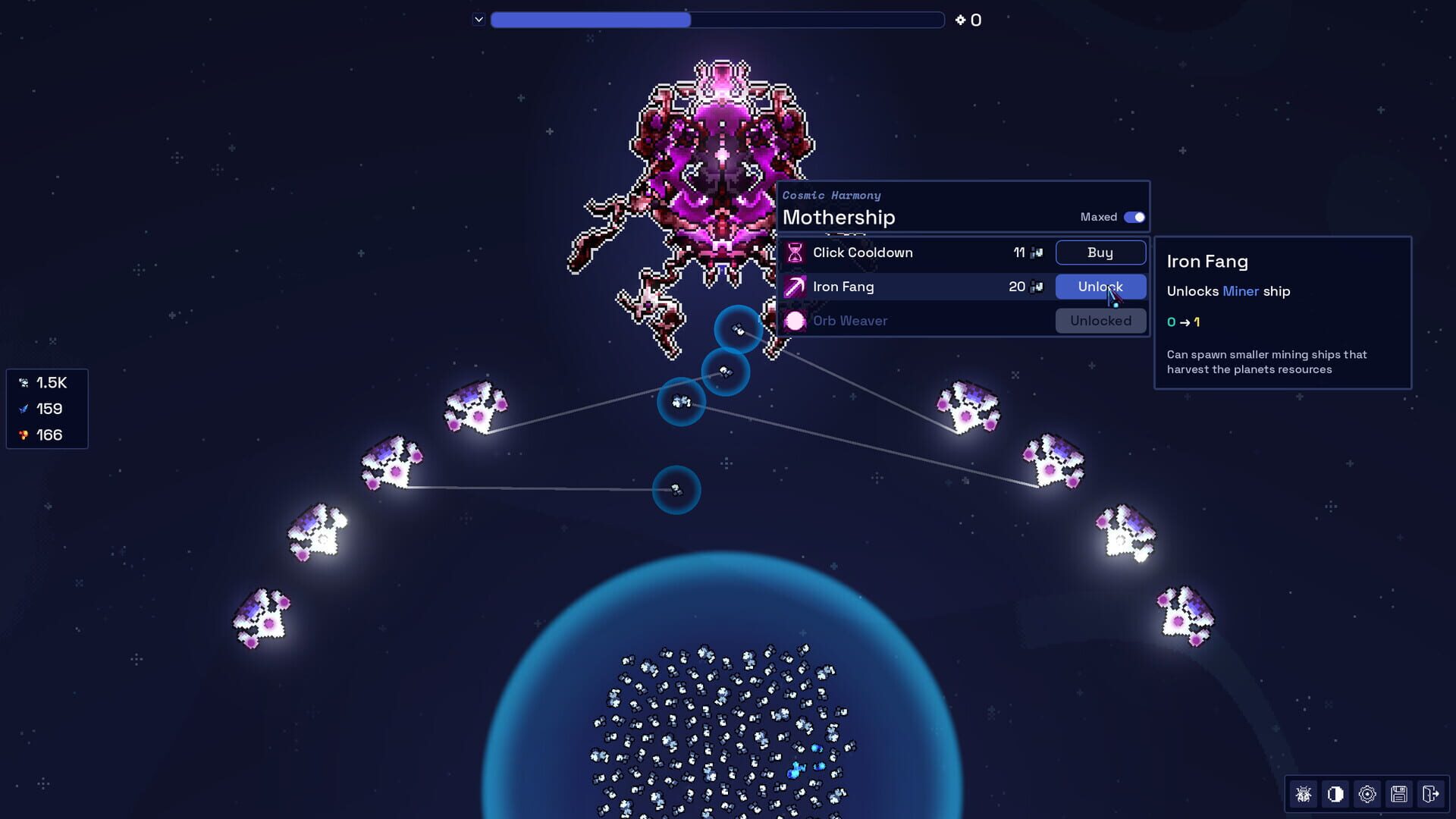This screenshot has height=819, width=1456.
Task: Click the ship counter showing 1.5K
Action: (47, 383)
